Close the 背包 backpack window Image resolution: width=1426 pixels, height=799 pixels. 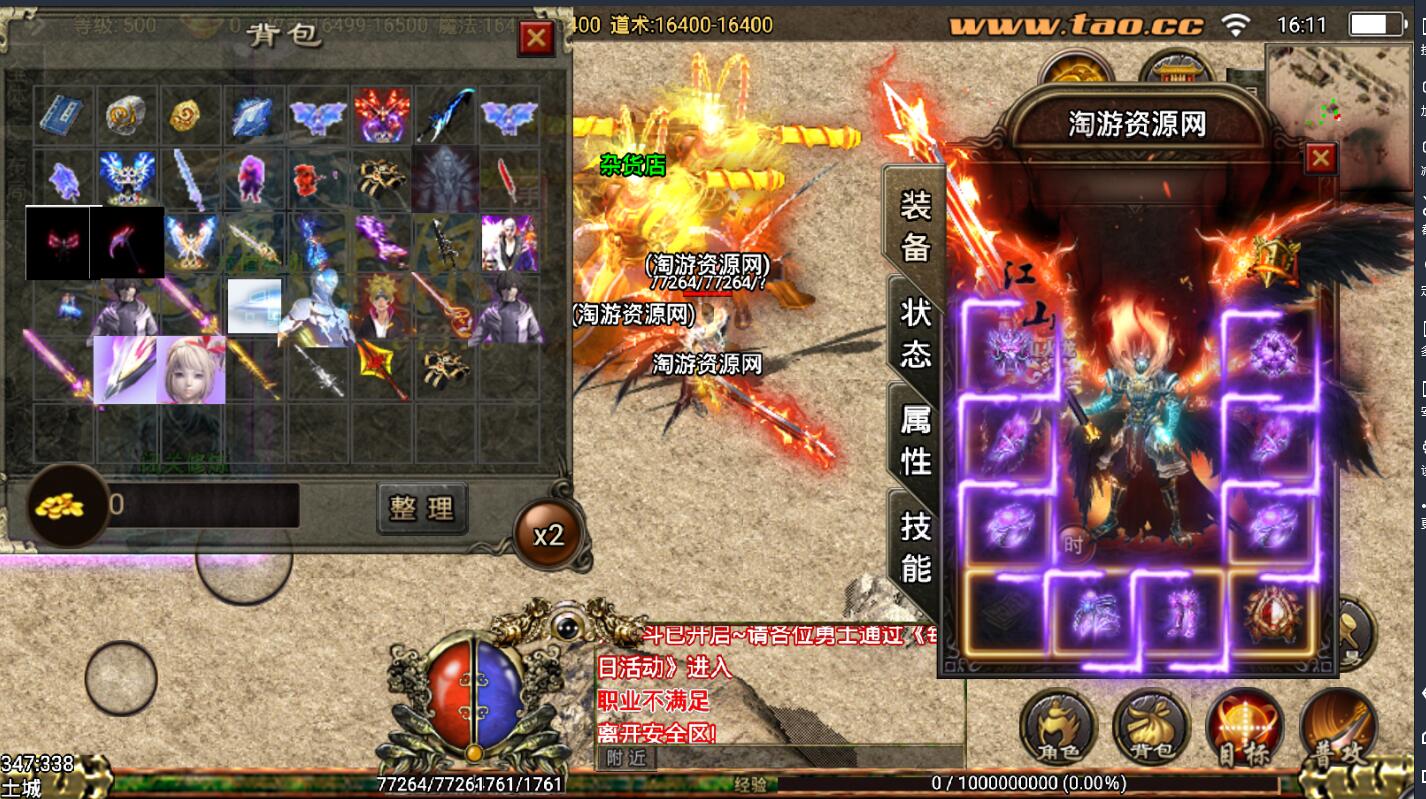tap(537, 38)
